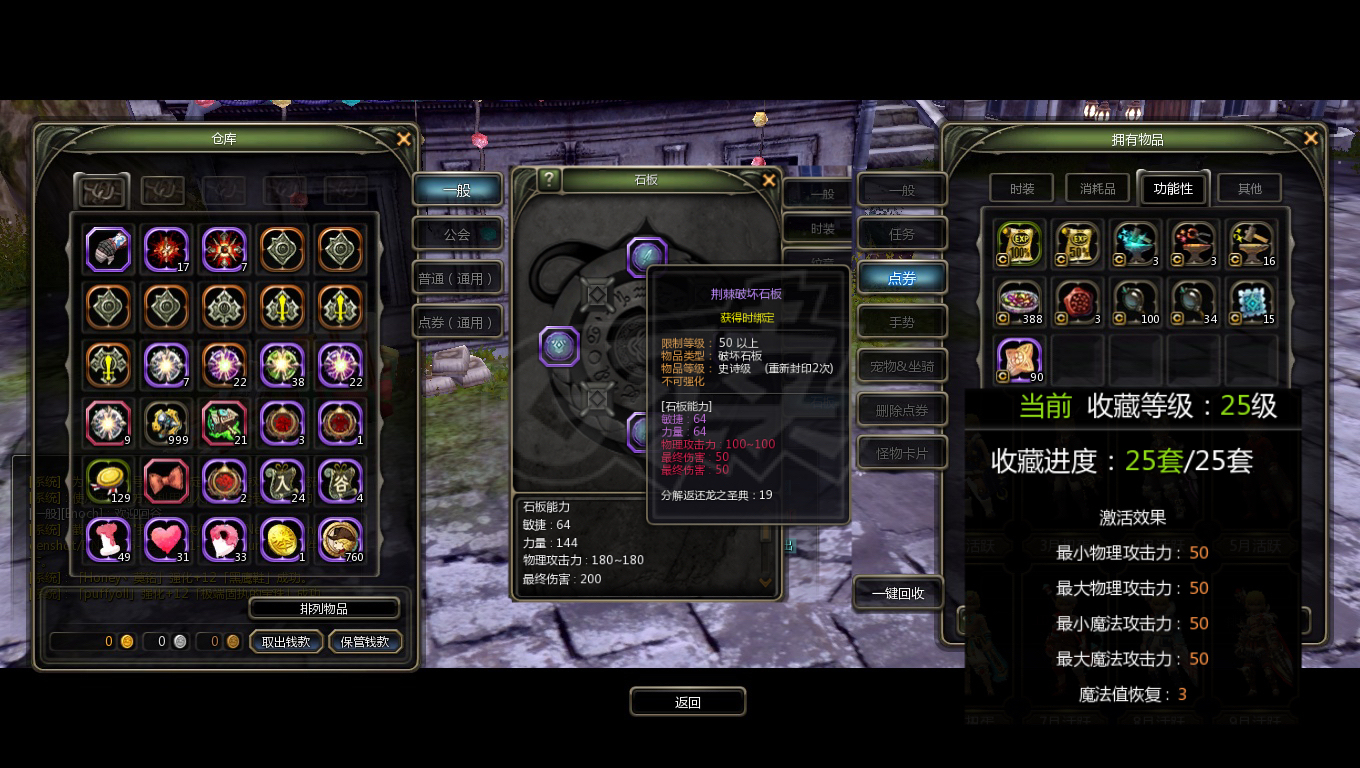Deposit money with 保管钱款
This screenshot has width=1360, height=768.
365,642
